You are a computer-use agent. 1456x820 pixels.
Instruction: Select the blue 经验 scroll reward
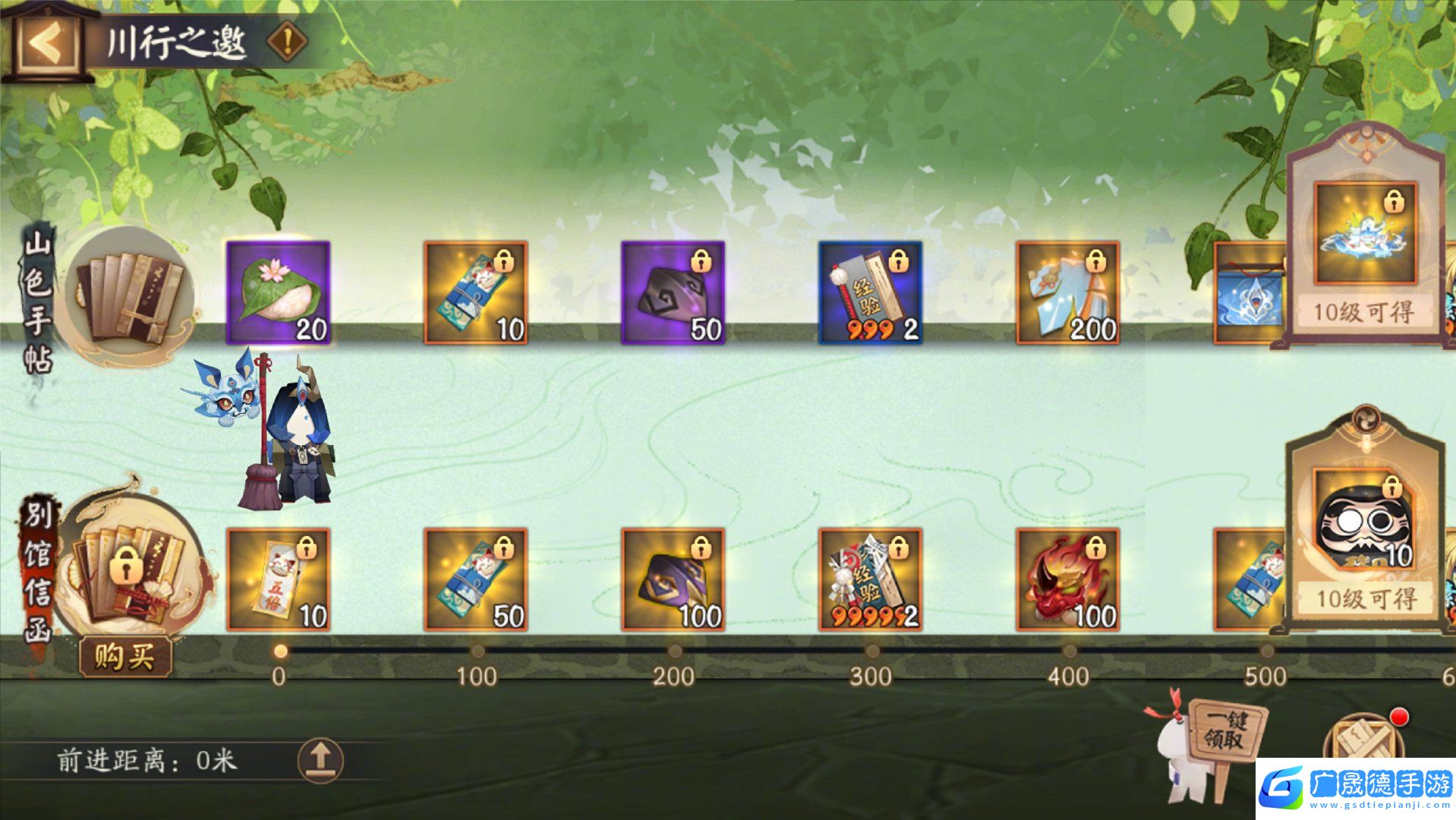(870, 292)
